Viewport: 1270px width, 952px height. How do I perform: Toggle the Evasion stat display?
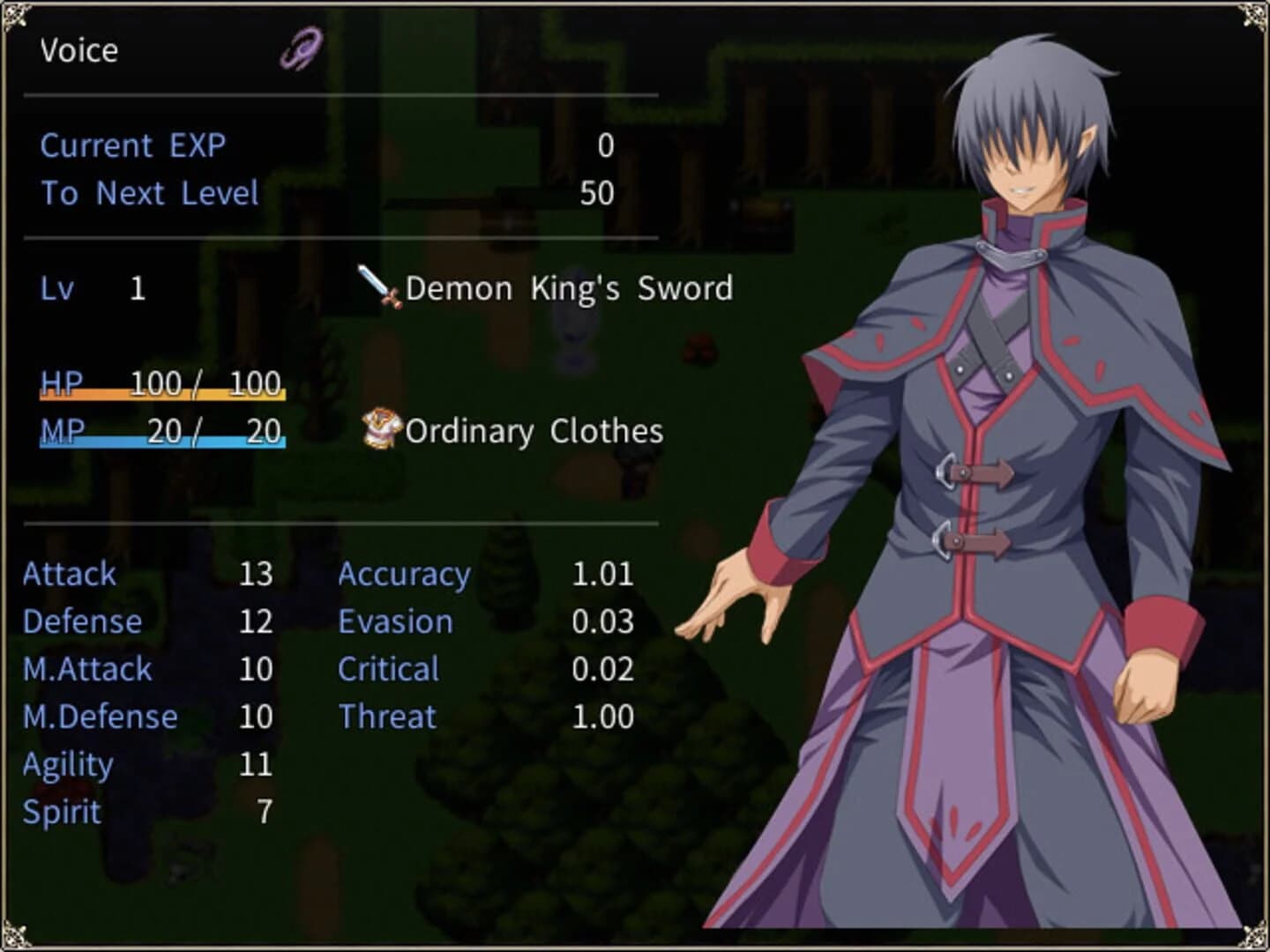coord(396,621)
